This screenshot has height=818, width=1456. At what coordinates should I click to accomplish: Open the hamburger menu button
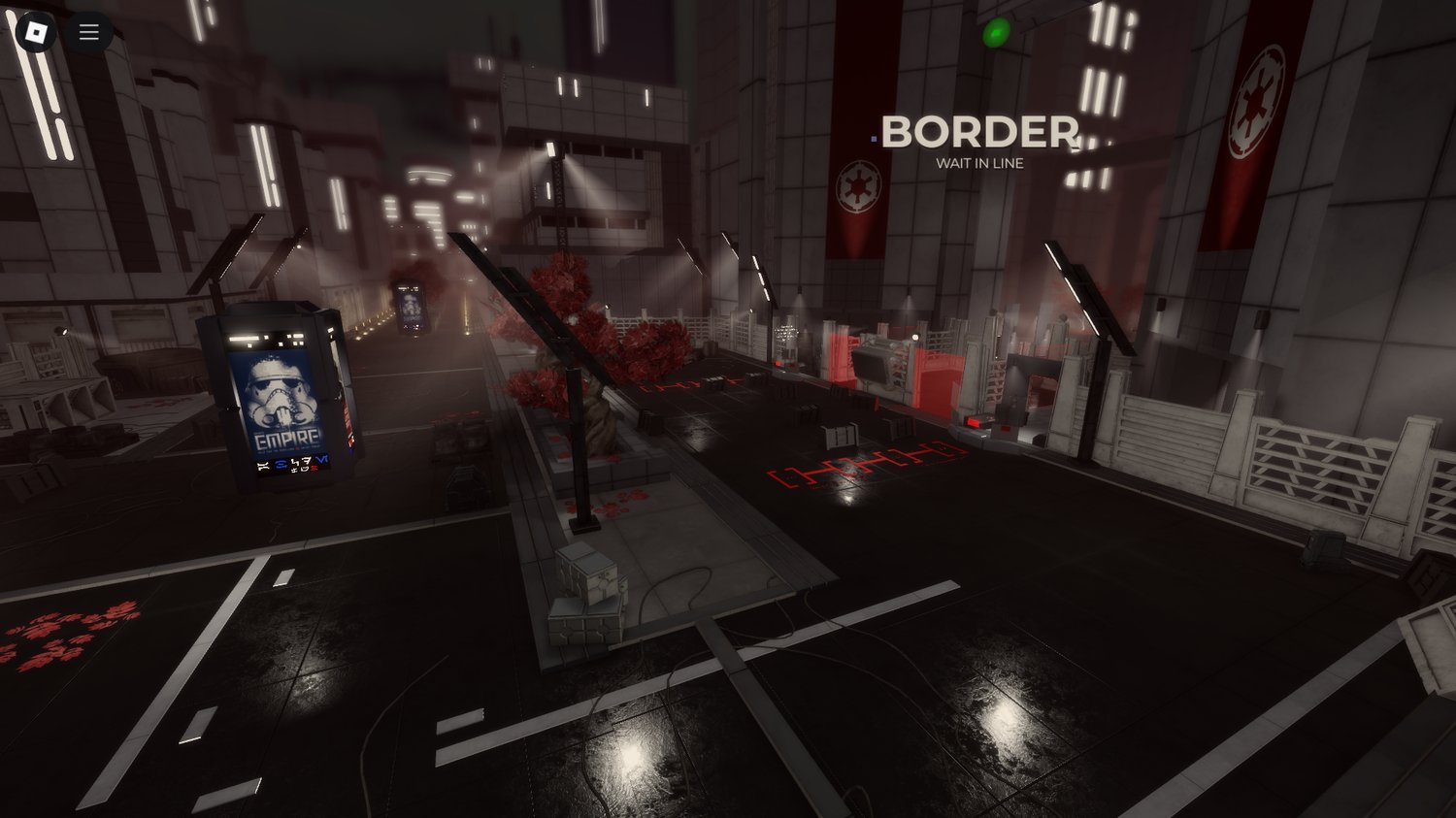click(x=89, y=32)
